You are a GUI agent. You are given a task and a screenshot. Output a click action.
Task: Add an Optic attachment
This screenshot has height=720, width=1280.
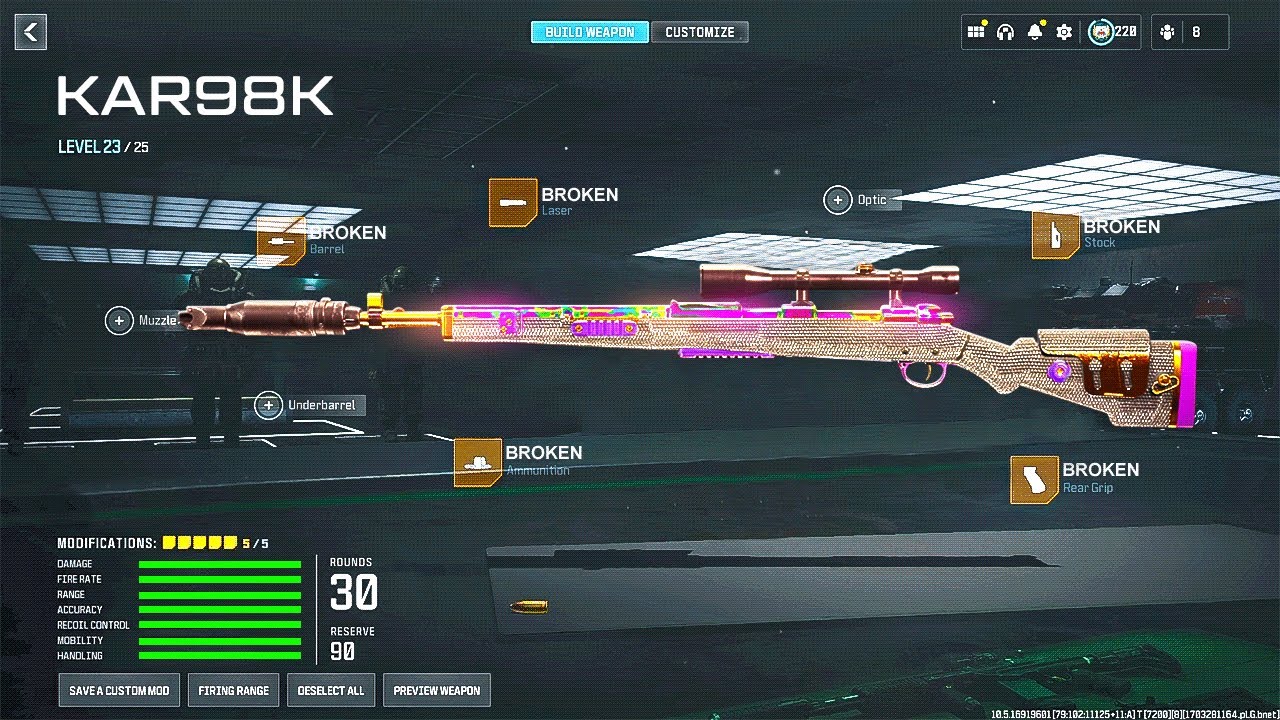(x=838, y=200)
